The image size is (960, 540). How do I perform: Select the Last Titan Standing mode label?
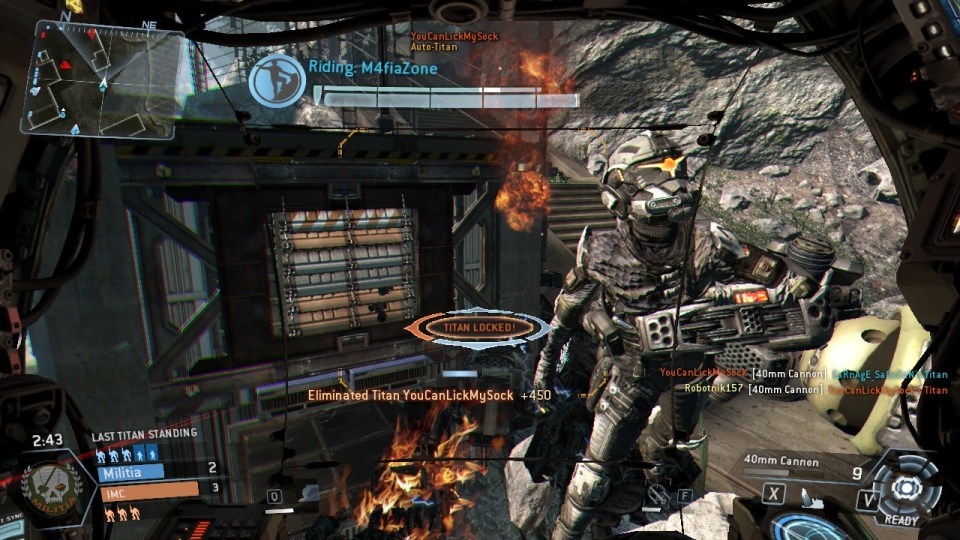point(144,435)
